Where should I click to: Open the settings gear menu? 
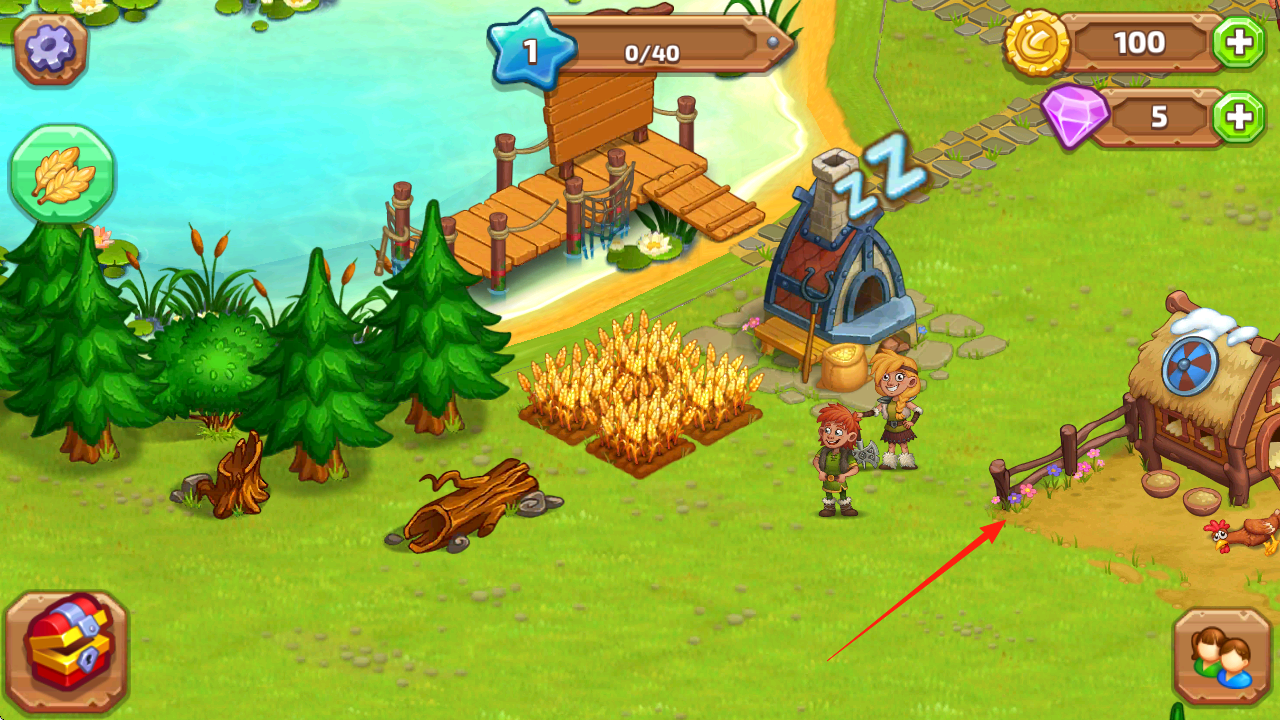pyautogui.click(x=50, y=50)
